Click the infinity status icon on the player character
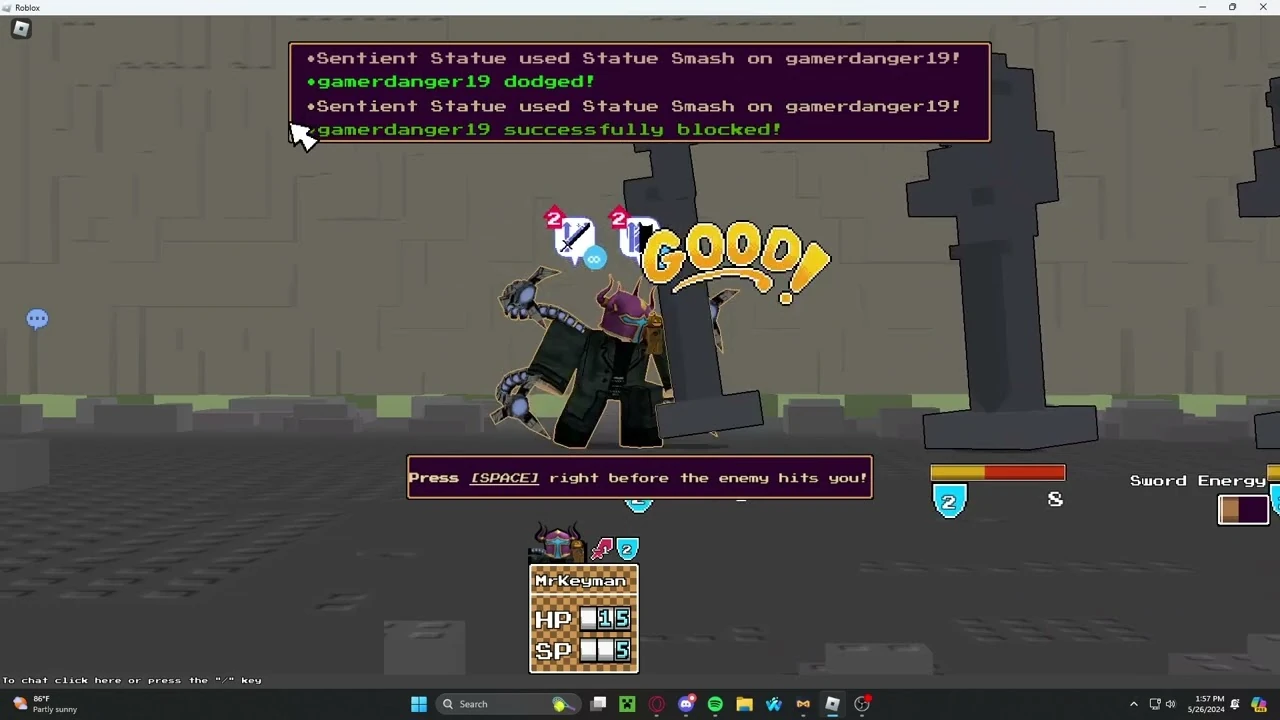Image resolution: width=1280 pixels, height=720 pixels. click(595, 258)
